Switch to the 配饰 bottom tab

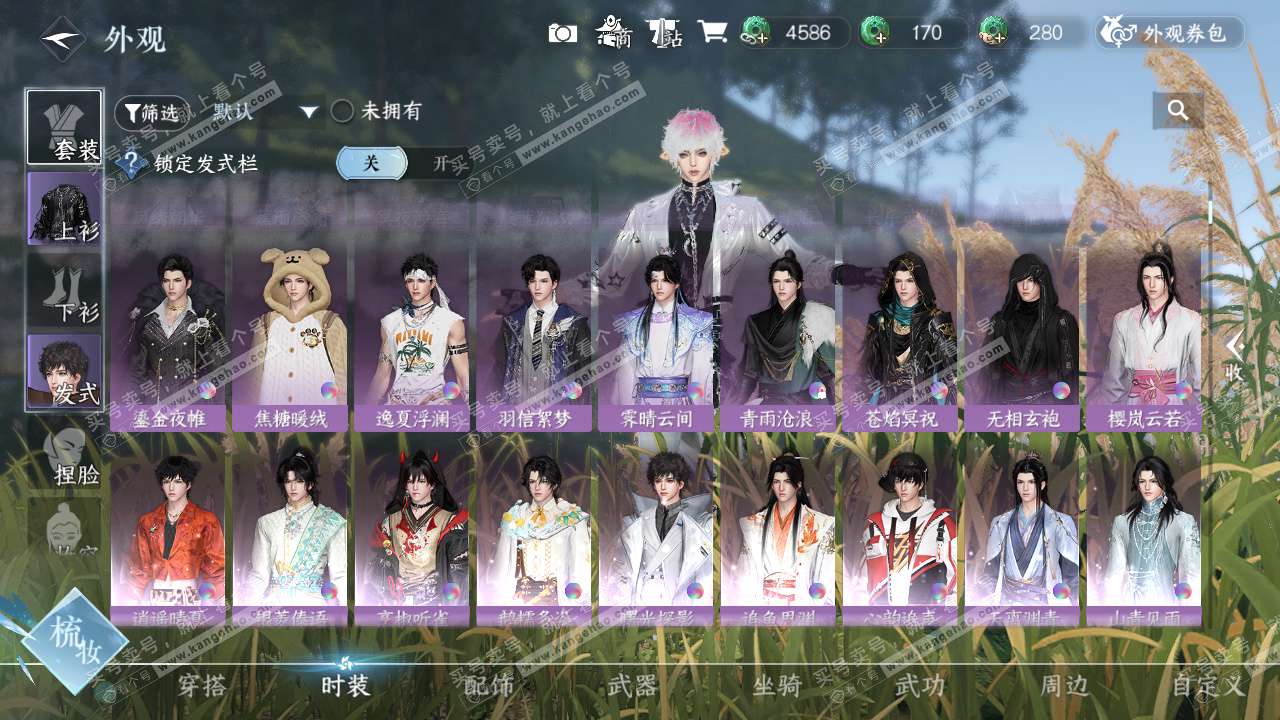(488, 686)
